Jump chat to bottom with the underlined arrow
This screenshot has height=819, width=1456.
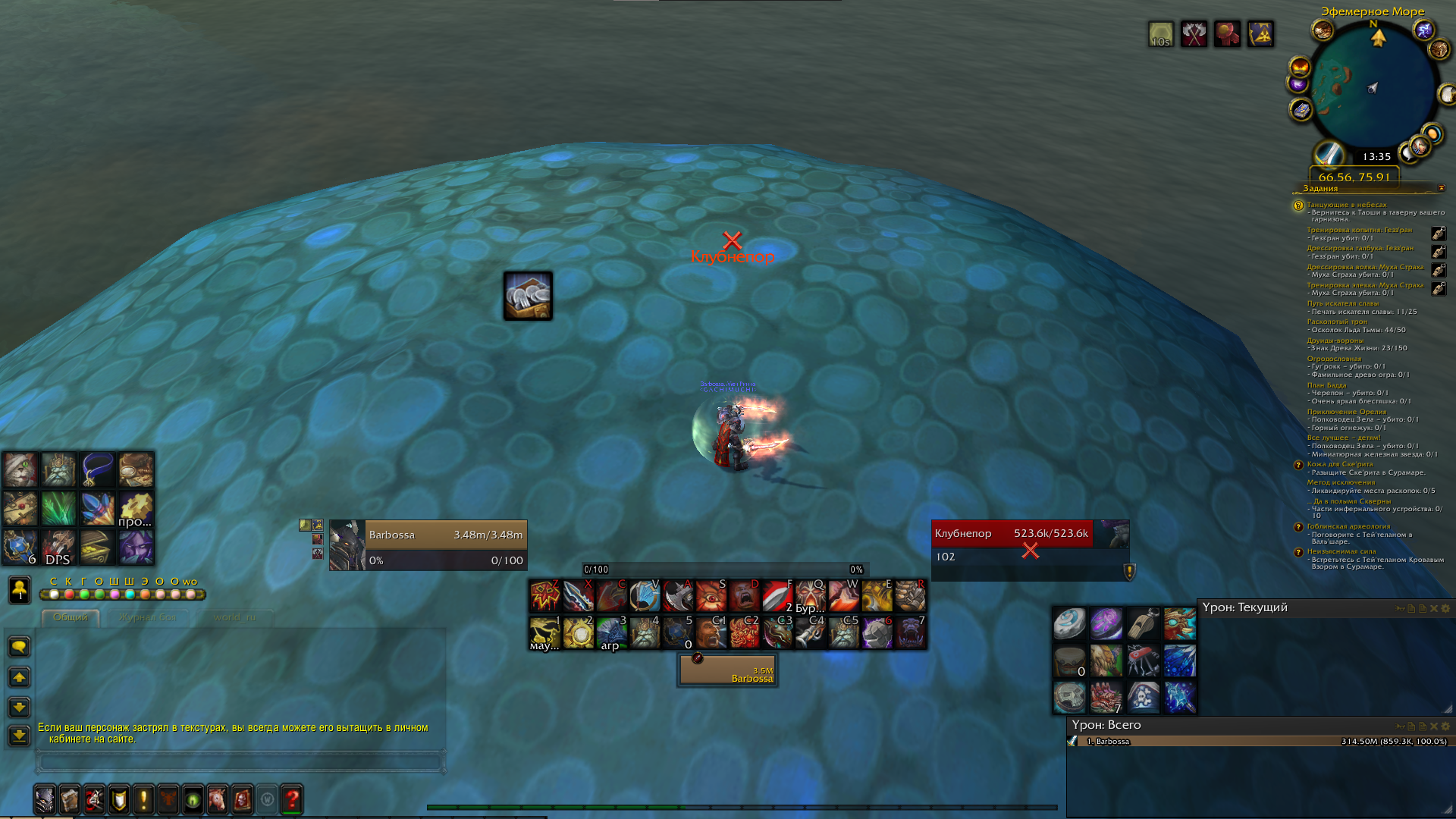pyautogui.click(x=19, y=736)
